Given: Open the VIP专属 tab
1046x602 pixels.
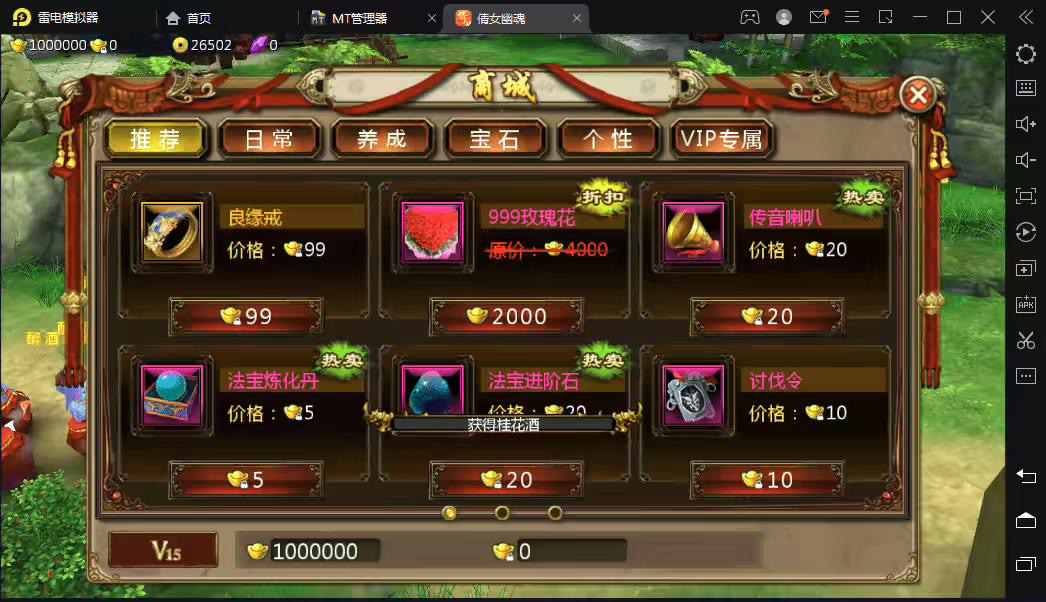Looking at the screenshot, I should [721, 139].
